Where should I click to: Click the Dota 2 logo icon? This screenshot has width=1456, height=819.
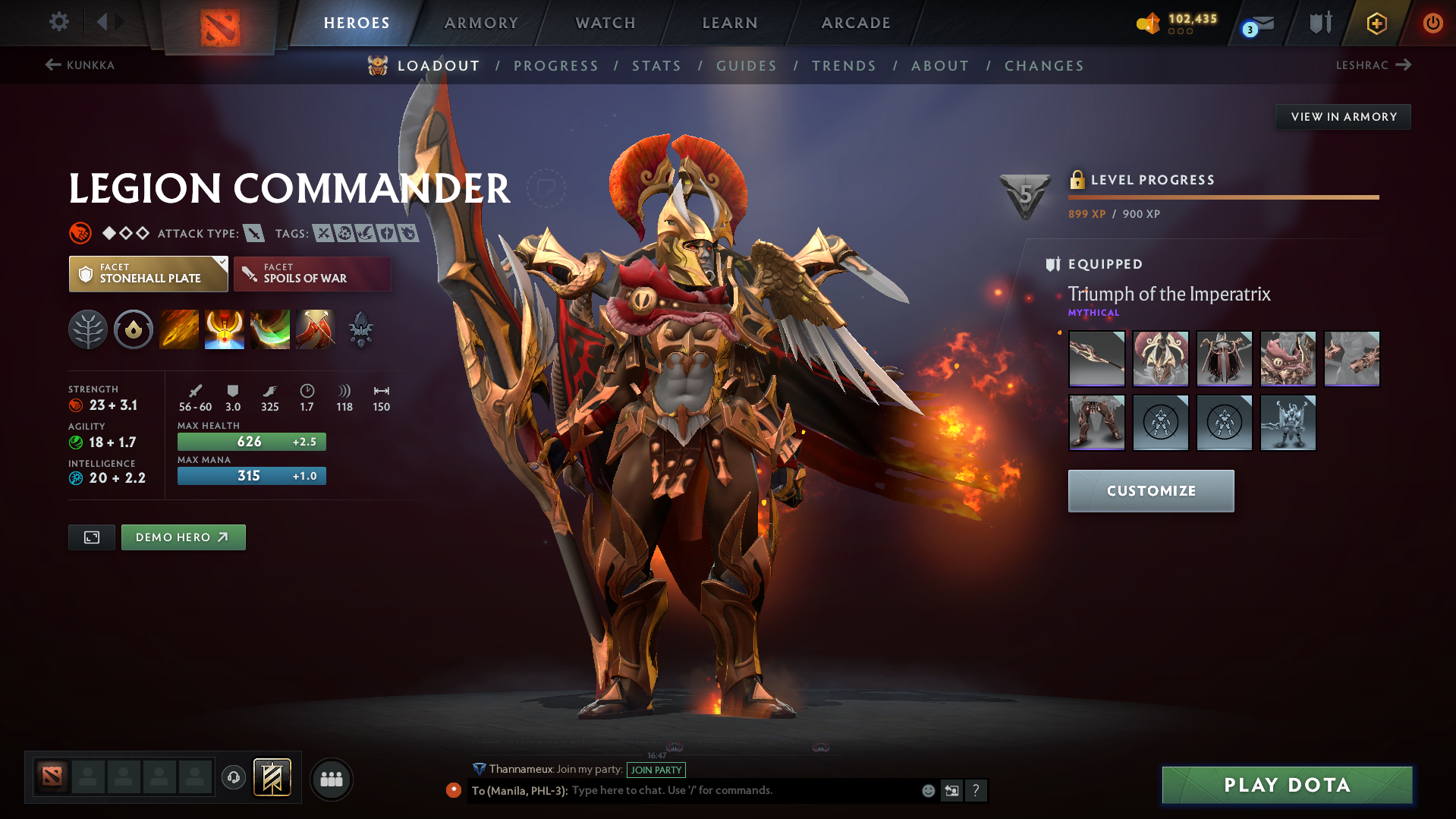click(219, 23)
